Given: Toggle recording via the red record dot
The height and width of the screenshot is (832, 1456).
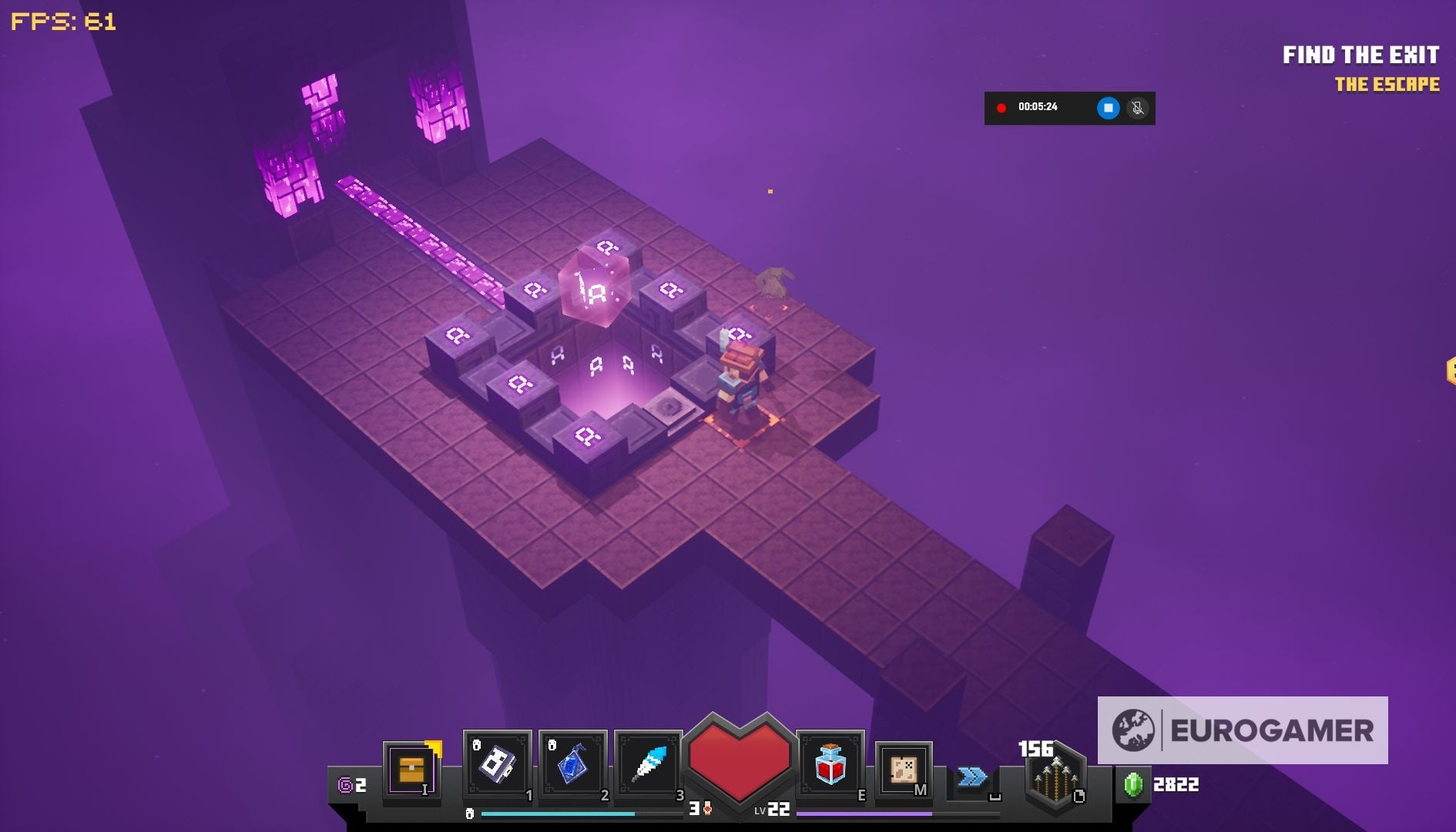Looking at the screenshot, I should (1001, 108).
